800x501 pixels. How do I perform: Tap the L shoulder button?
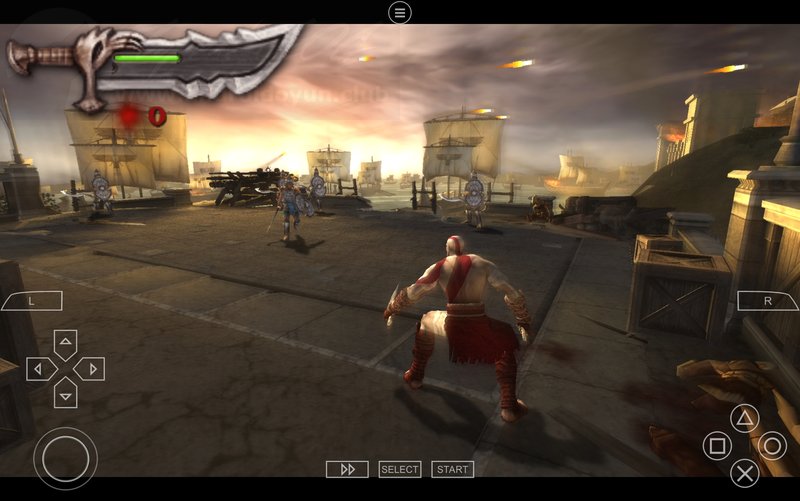coord(31,300)
